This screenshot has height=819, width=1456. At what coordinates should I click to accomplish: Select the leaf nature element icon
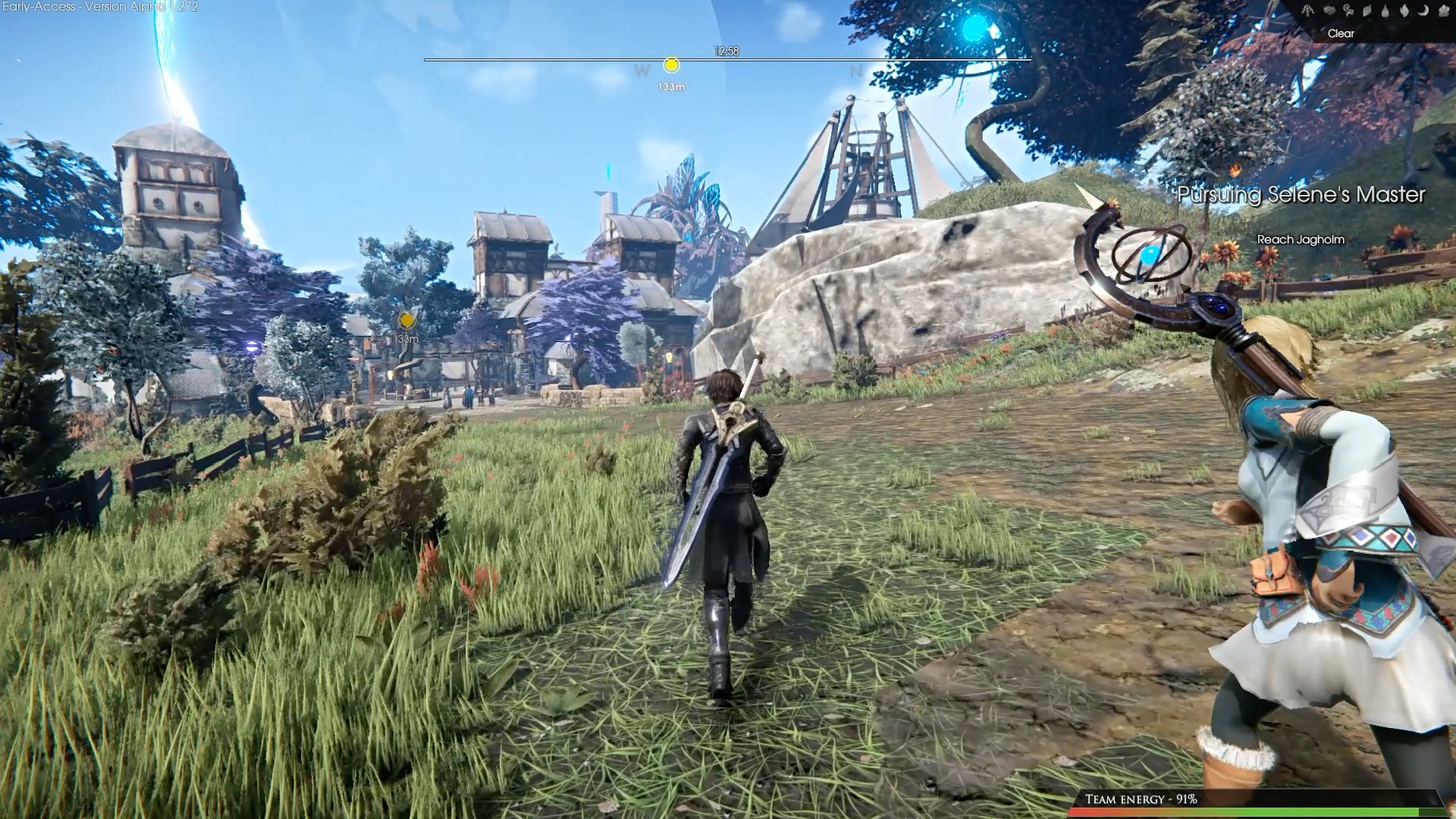(1367, 11)
